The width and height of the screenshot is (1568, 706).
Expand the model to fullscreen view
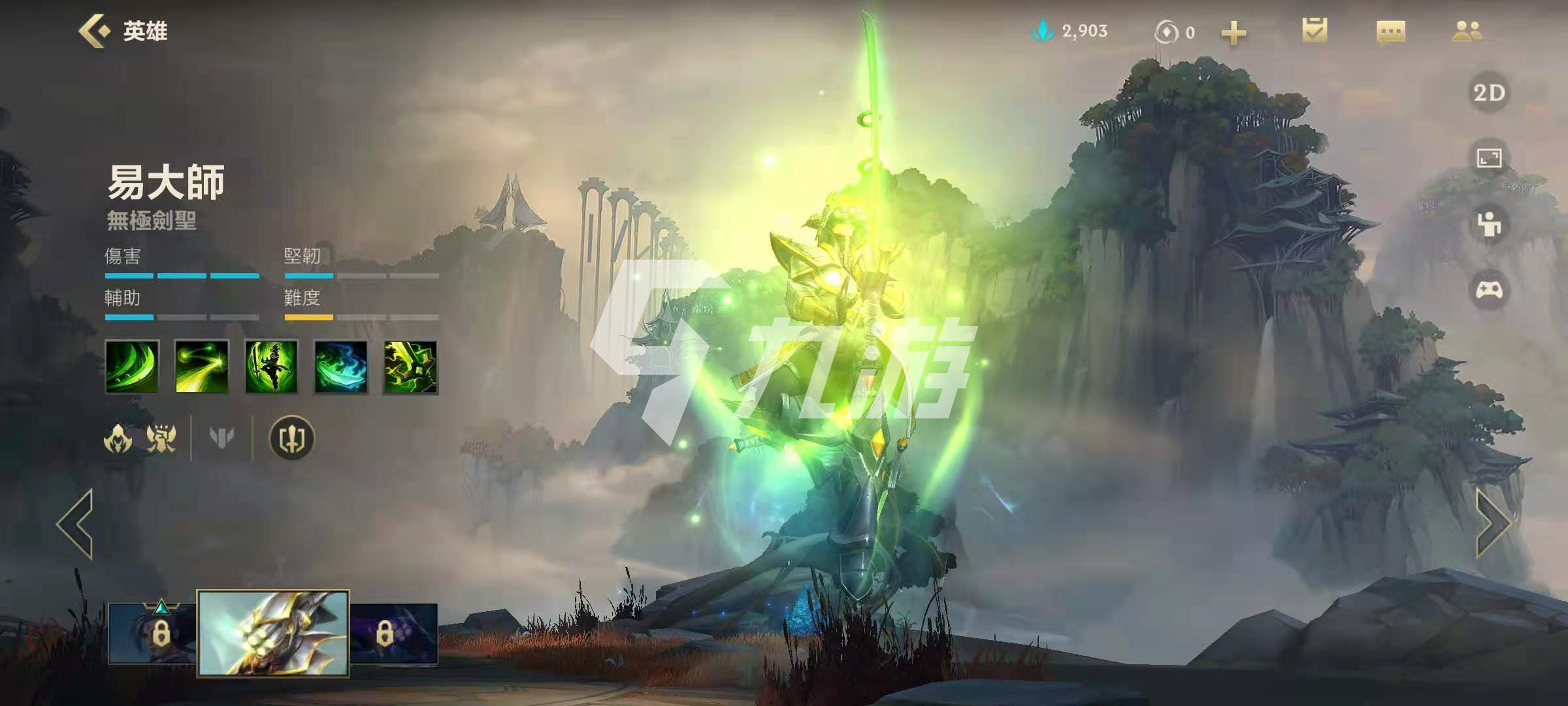(1489, 158)
